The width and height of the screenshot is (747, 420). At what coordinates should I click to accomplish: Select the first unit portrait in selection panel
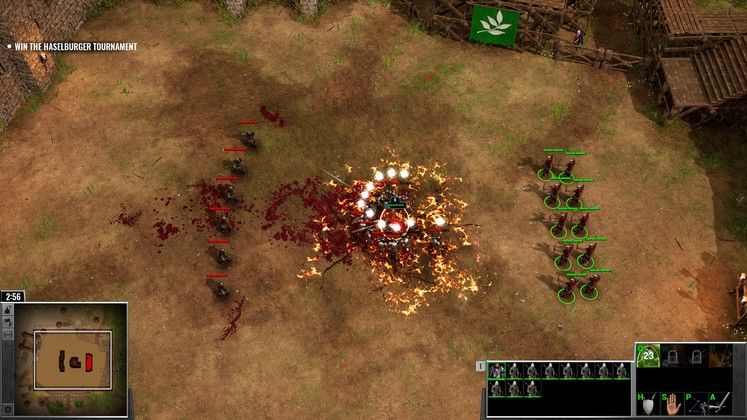point(496,371)
